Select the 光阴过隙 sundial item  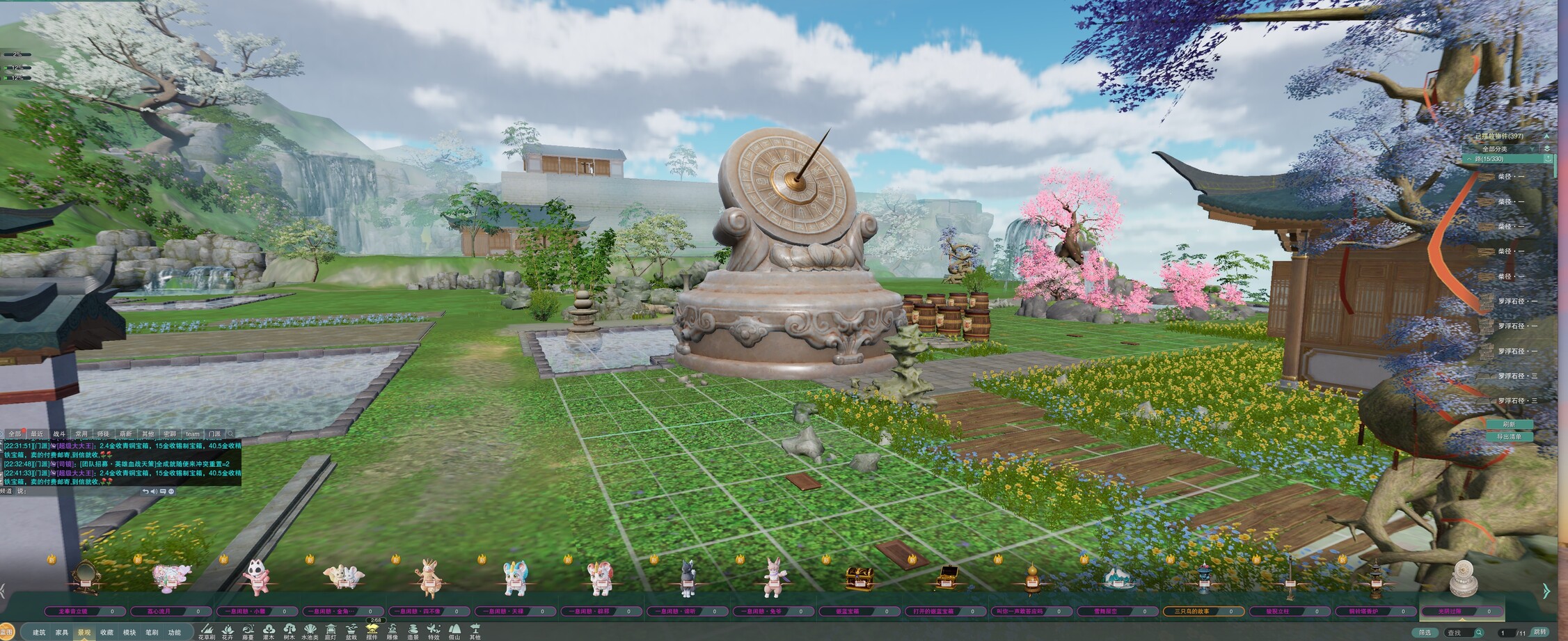pos(1462,579)
